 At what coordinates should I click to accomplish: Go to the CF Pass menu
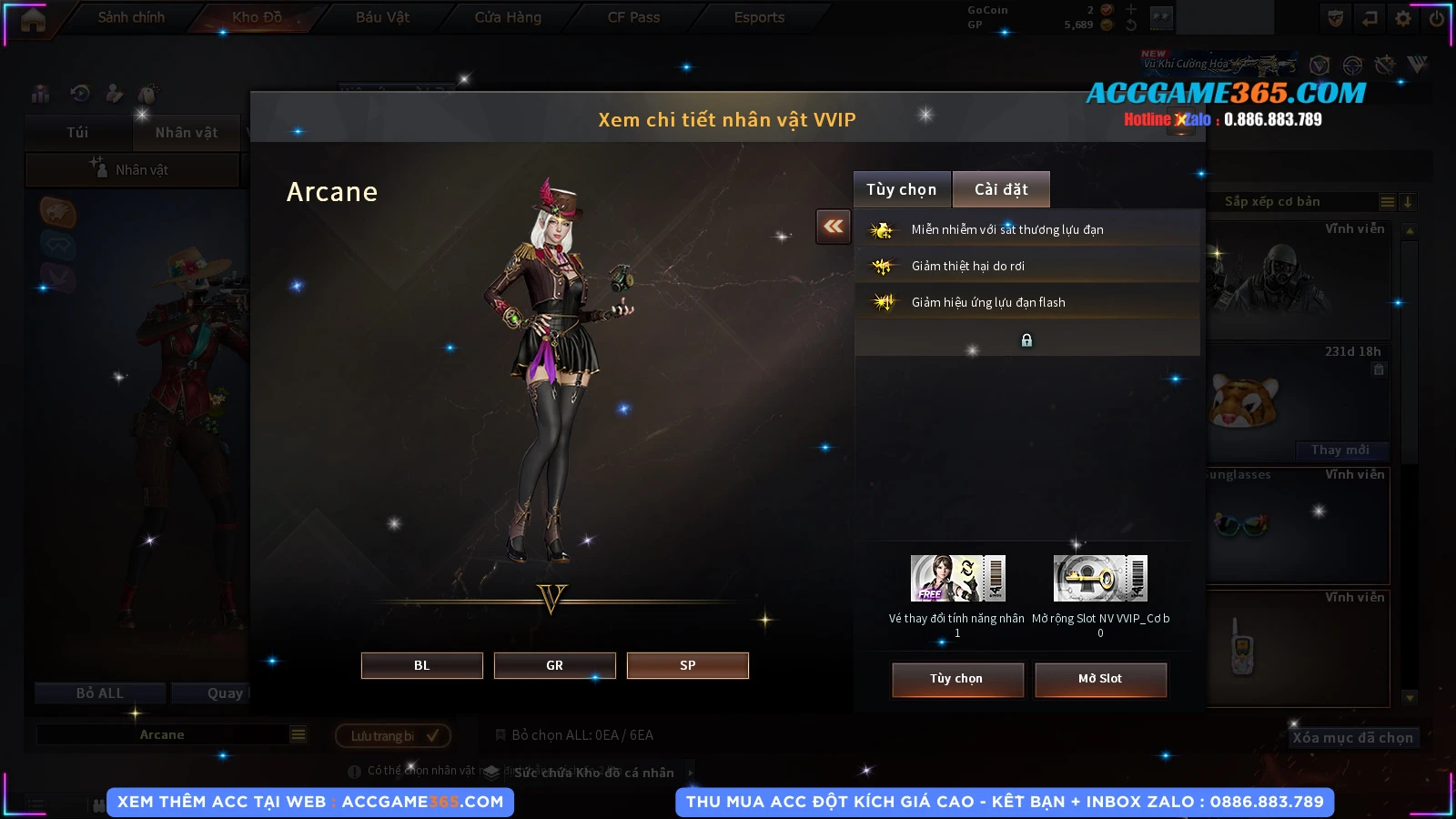click(633, 17)
